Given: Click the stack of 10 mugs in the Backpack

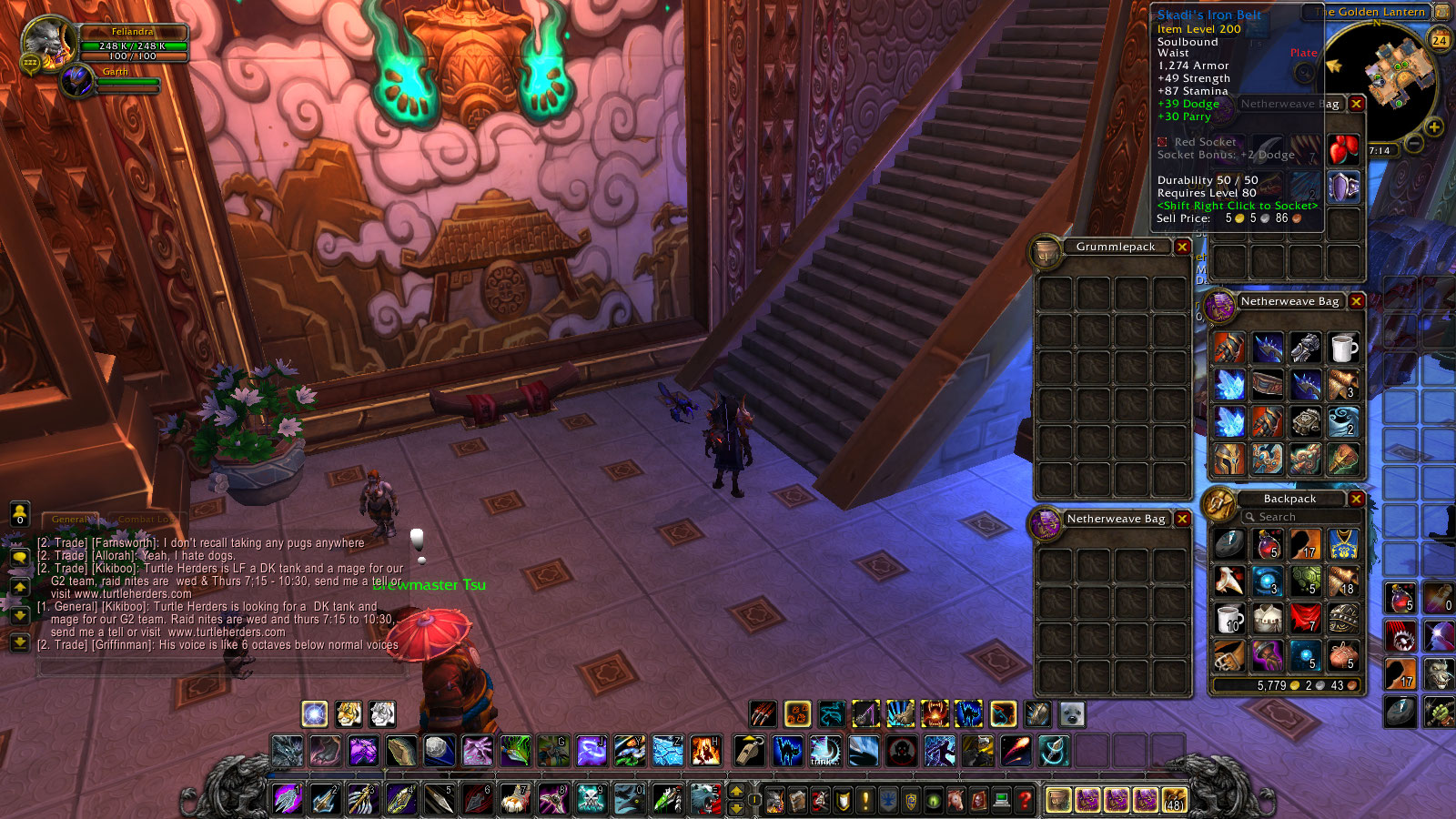Looking at the screenshot, I should [x=1230, y=619].
